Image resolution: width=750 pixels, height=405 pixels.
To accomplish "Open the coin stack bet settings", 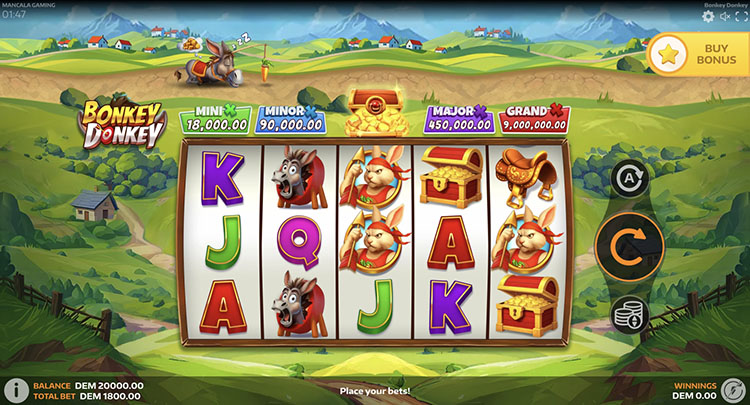I will [630, 315].
